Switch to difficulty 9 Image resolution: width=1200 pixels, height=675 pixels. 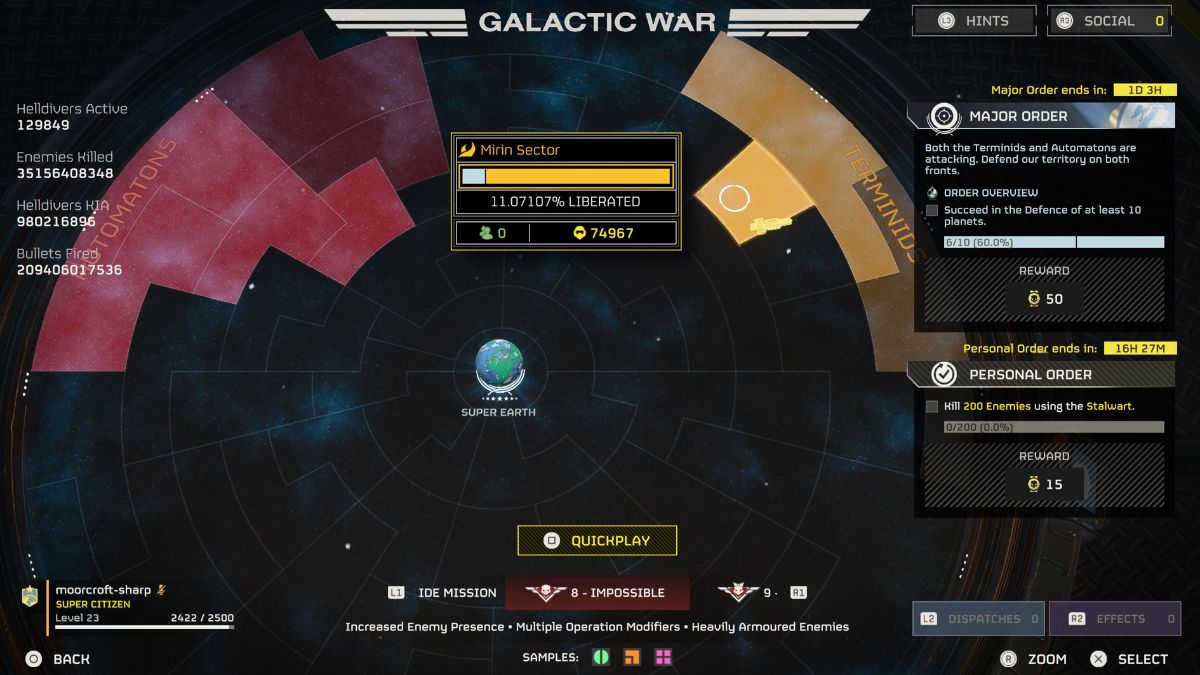coord(748,593)
